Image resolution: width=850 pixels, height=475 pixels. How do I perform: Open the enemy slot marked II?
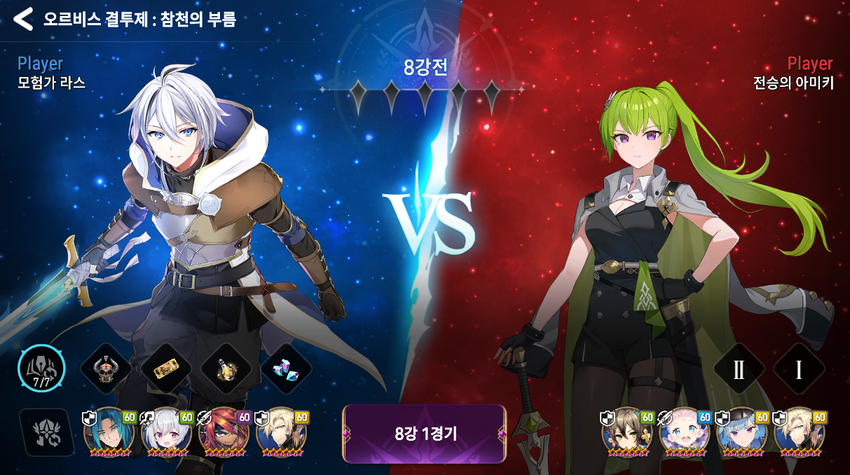[739, 369]
